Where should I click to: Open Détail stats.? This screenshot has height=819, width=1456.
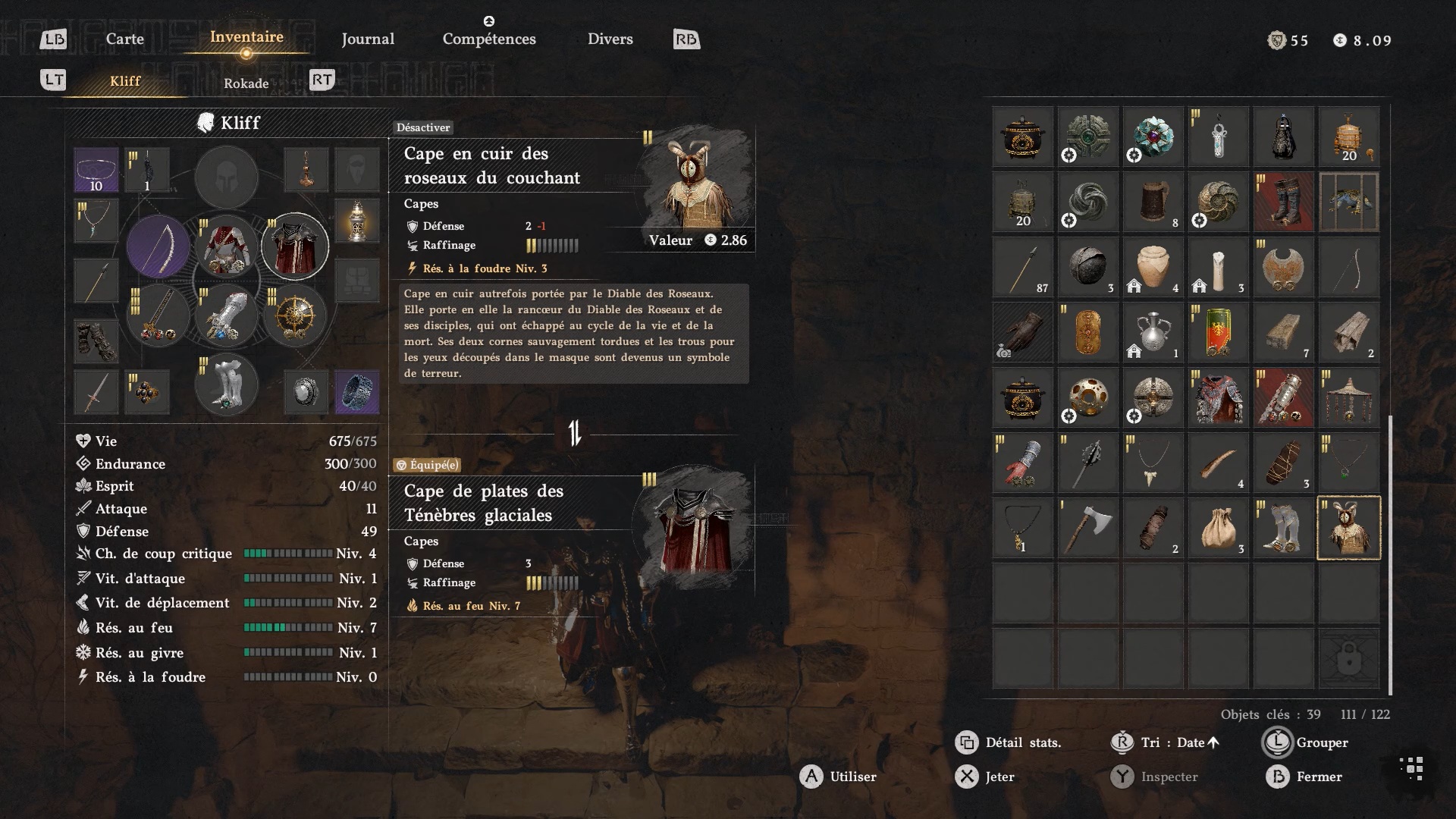point(1022,742)
